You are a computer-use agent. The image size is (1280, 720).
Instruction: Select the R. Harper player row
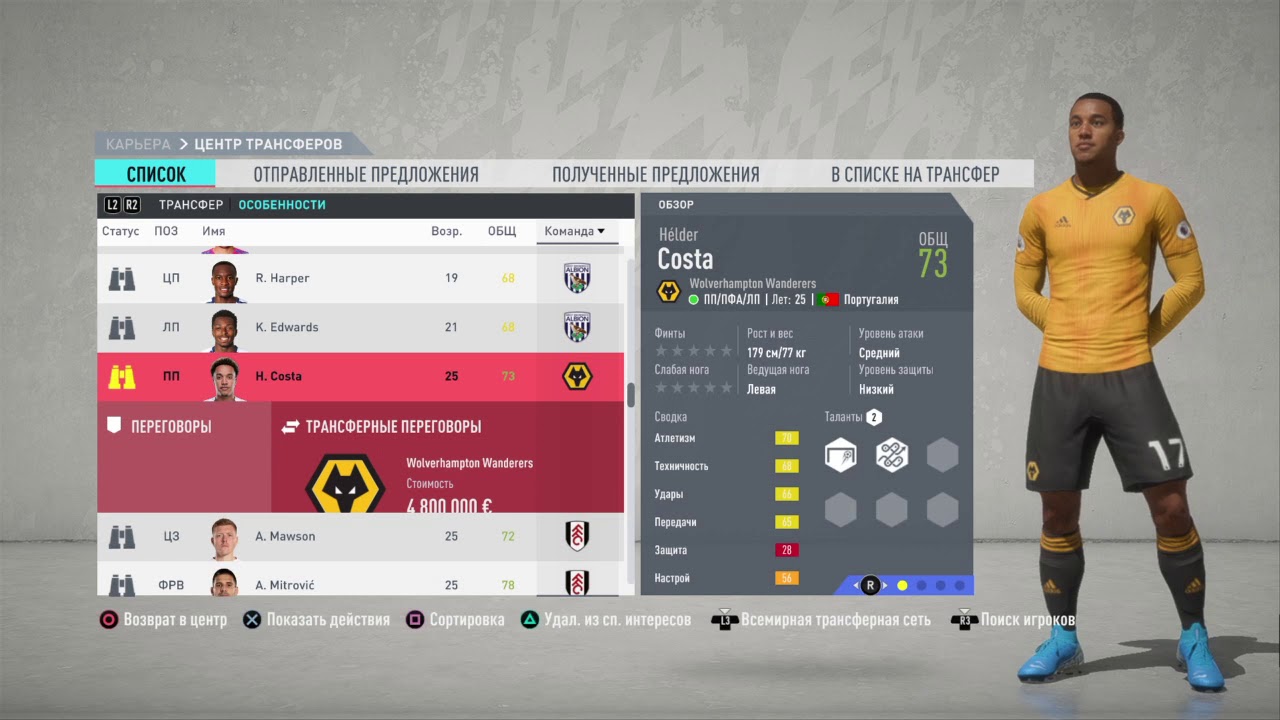tap(360, 278)
